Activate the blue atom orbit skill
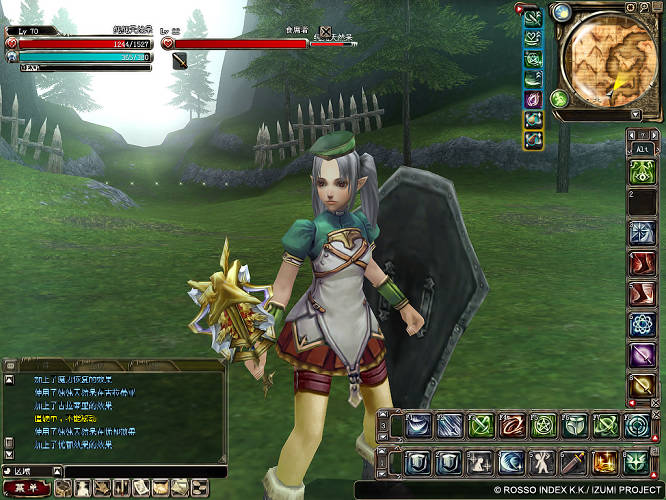 (641, 325)
